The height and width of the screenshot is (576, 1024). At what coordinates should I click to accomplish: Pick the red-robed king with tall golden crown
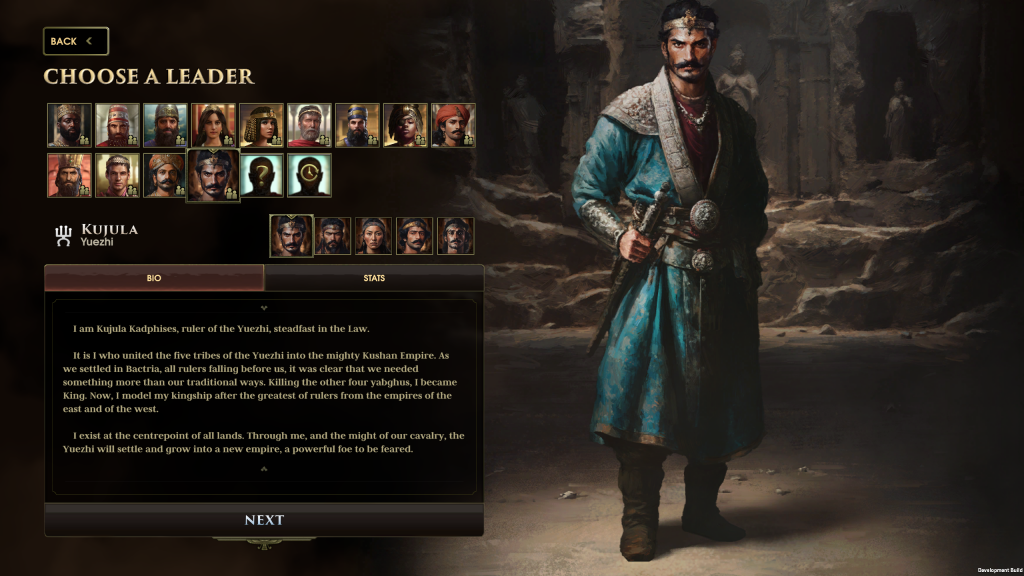69,175
